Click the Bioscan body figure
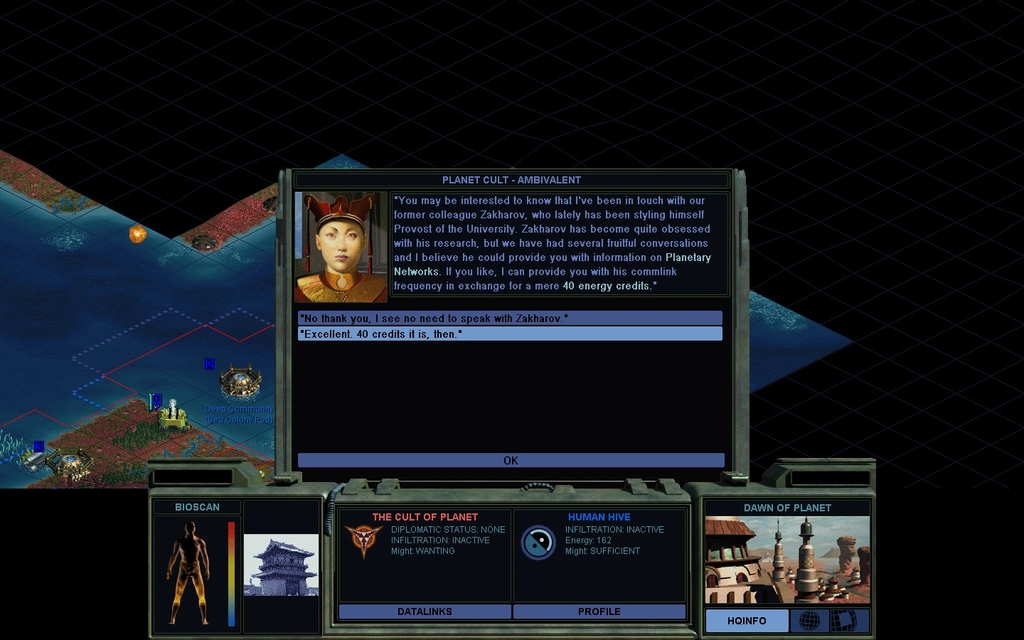The image size is (1024, 640). (x=188, y=565)
